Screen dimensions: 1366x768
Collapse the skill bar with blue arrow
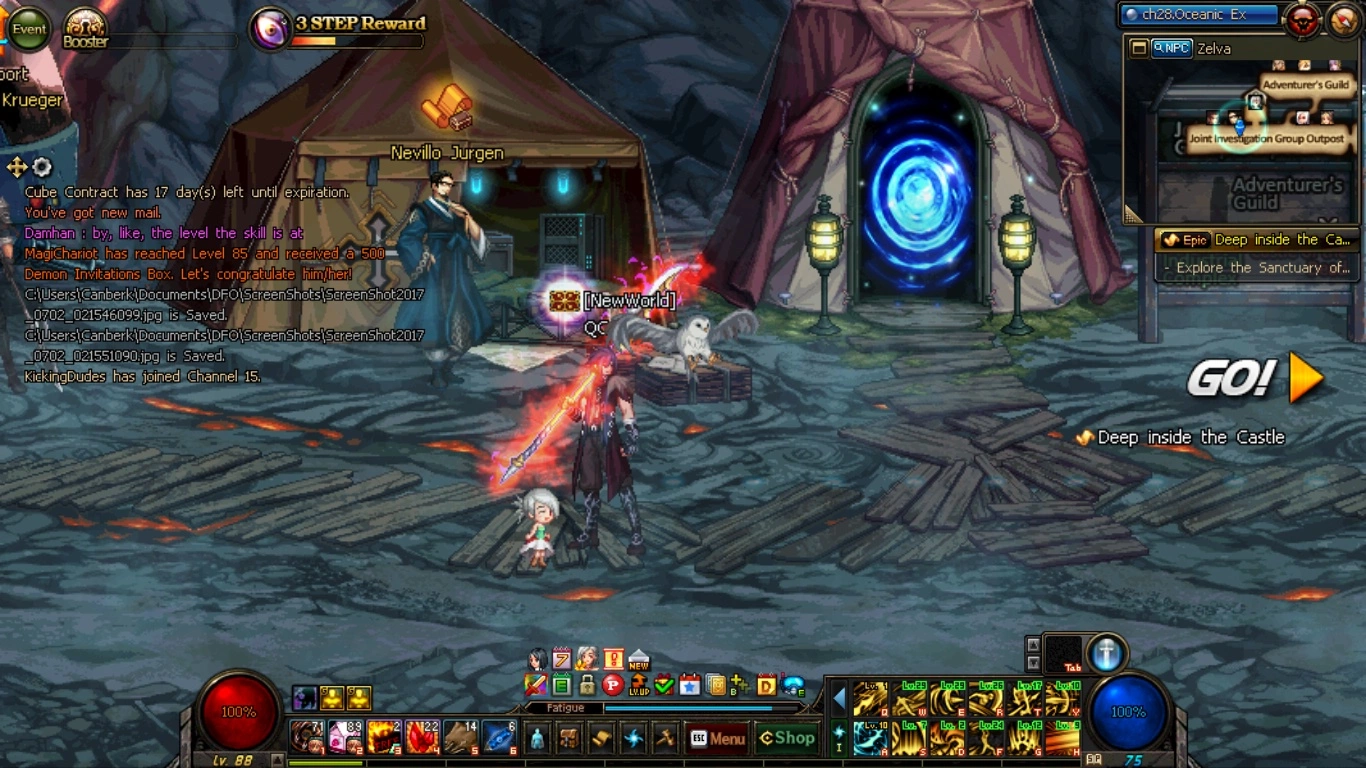839,697
